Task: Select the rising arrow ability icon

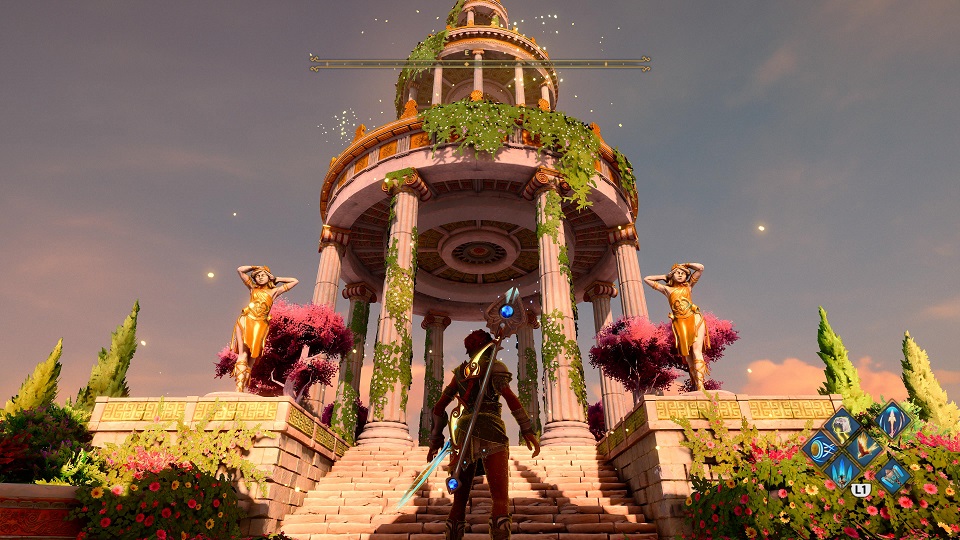Action: [x=893, y=420]
